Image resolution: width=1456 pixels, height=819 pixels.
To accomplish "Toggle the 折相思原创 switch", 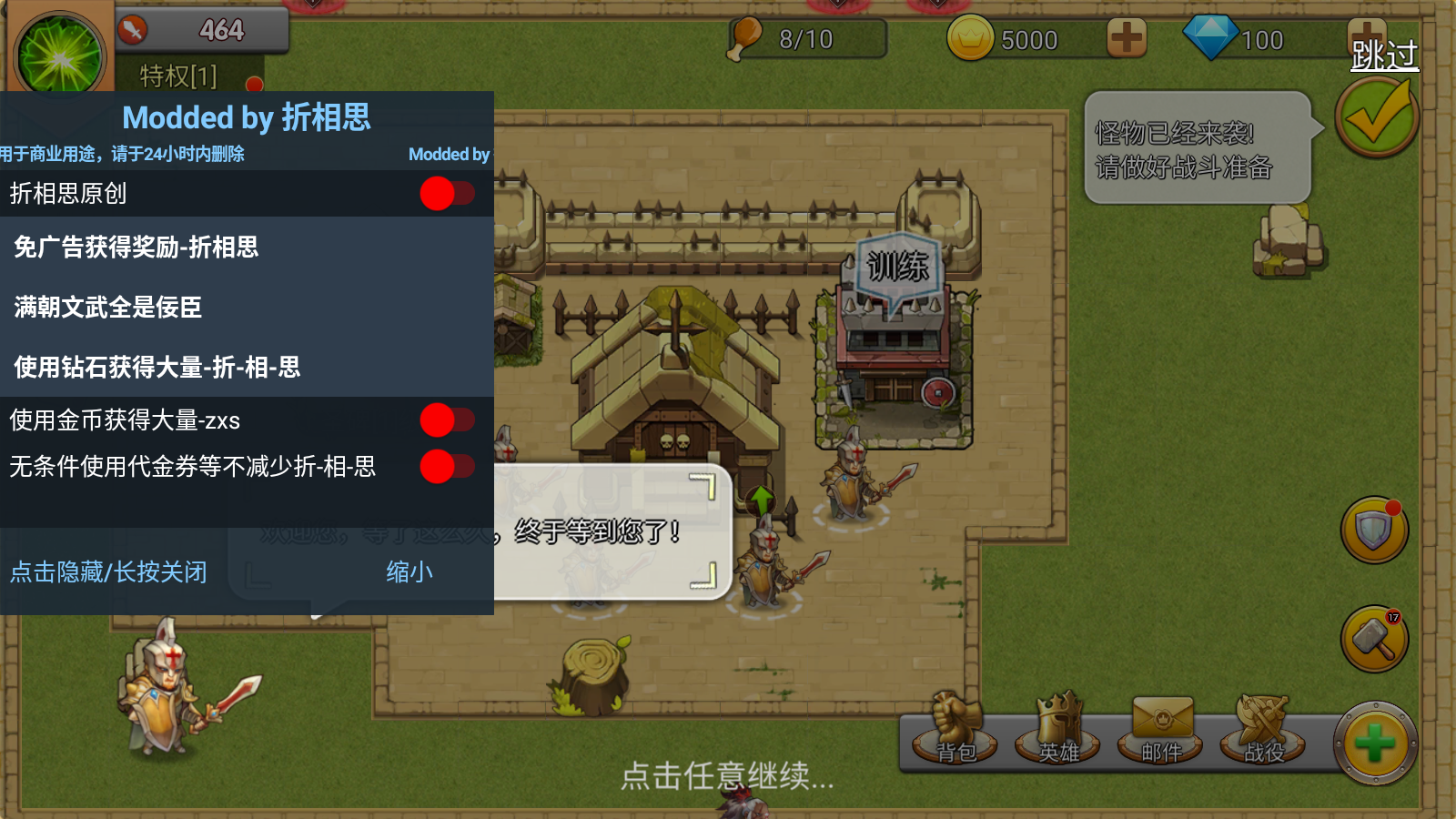I will pyautogui.click(x=447, y=193).
